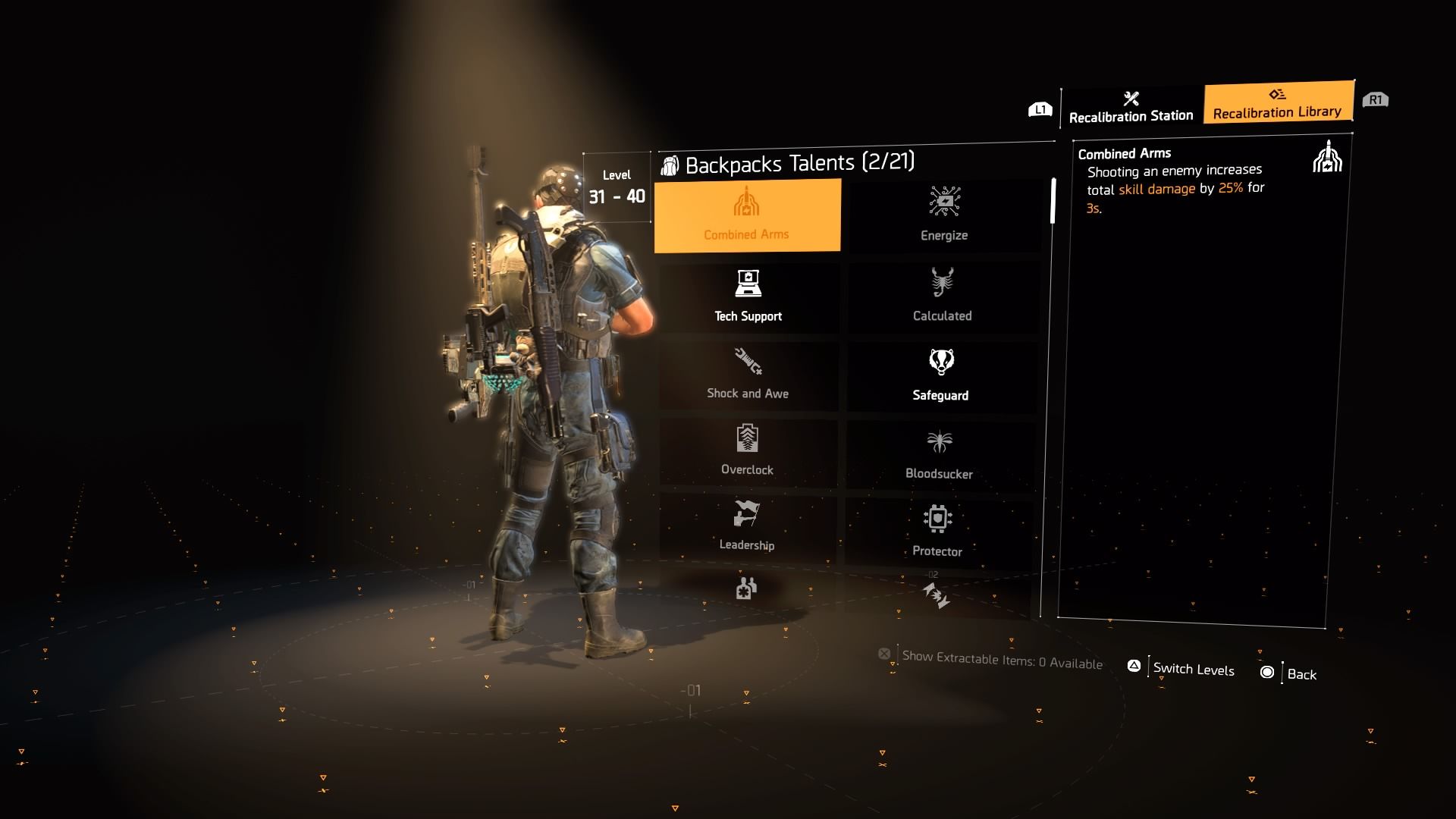
Task: Select the Calculated scorpion talent icon
Action: (x=942, y=296)
